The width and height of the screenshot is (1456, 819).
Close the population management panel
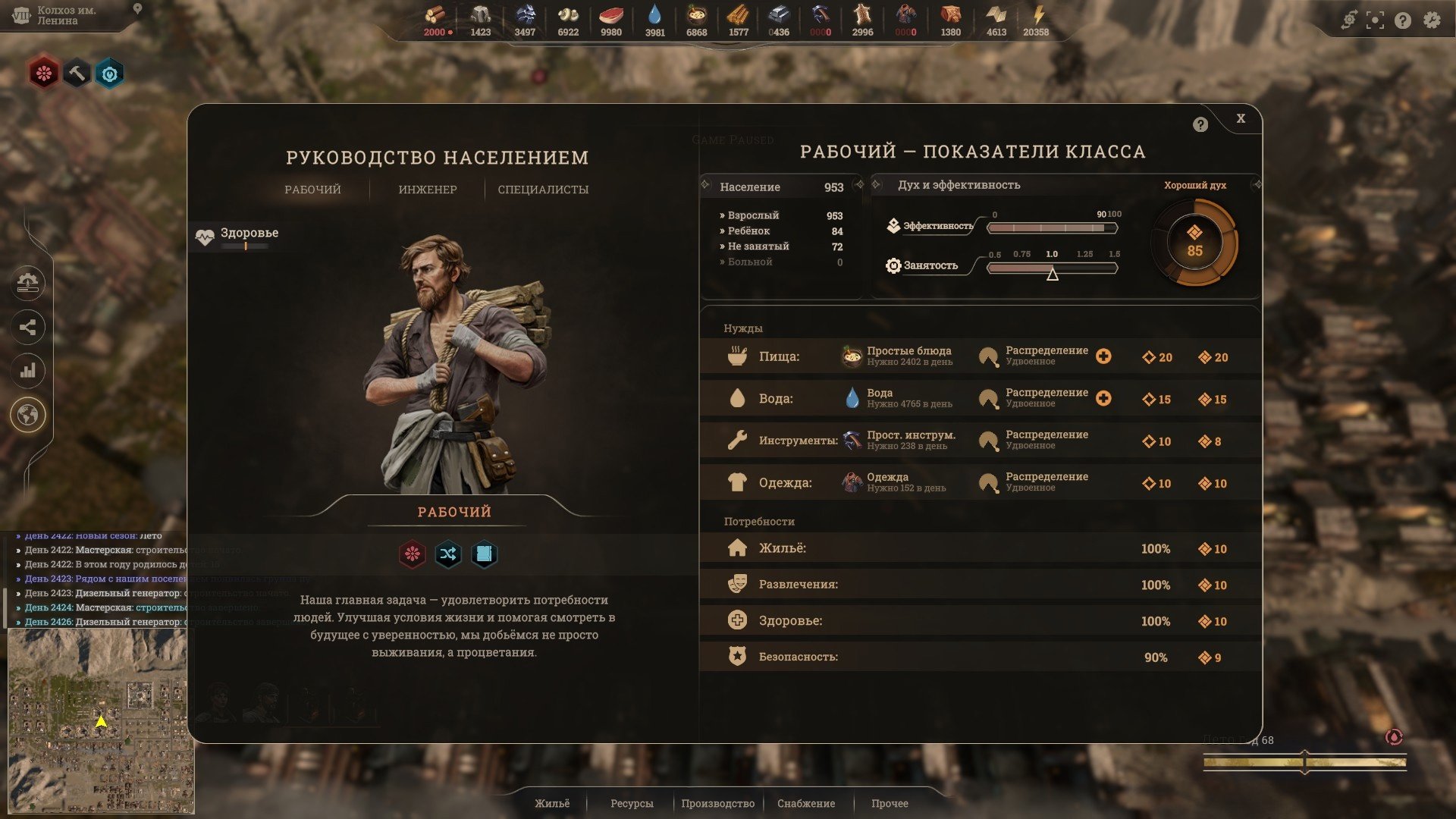point(1241,118)
